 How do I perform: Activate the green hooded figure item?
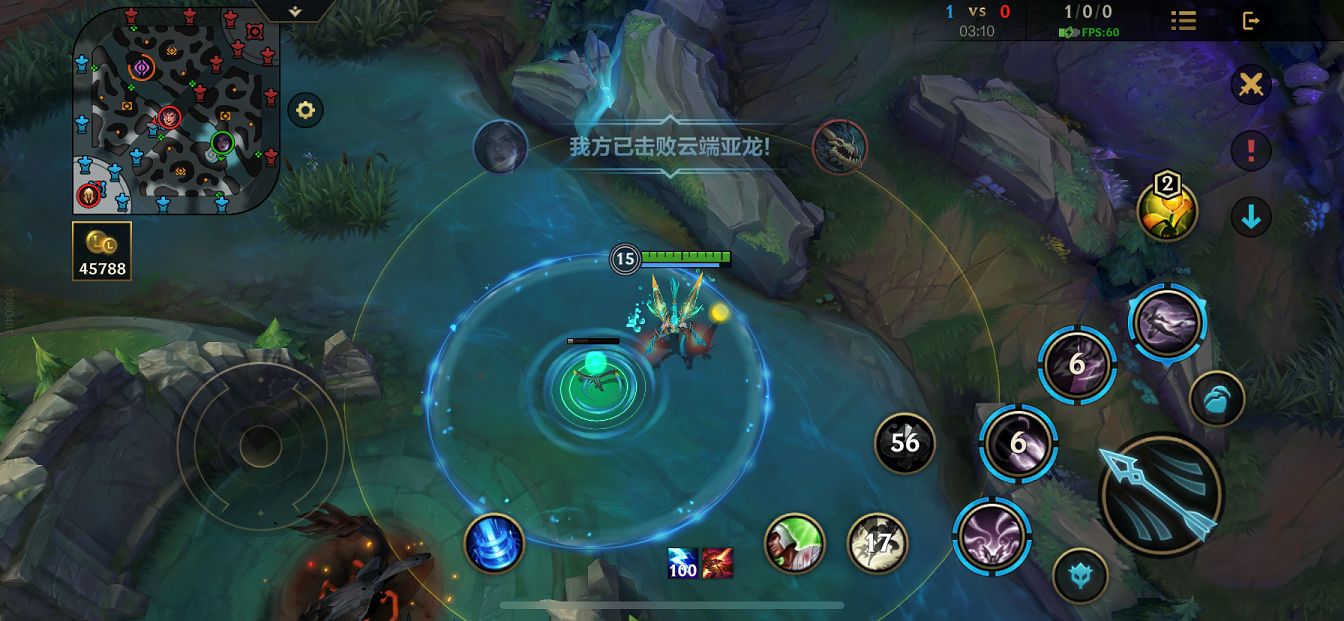794,543
